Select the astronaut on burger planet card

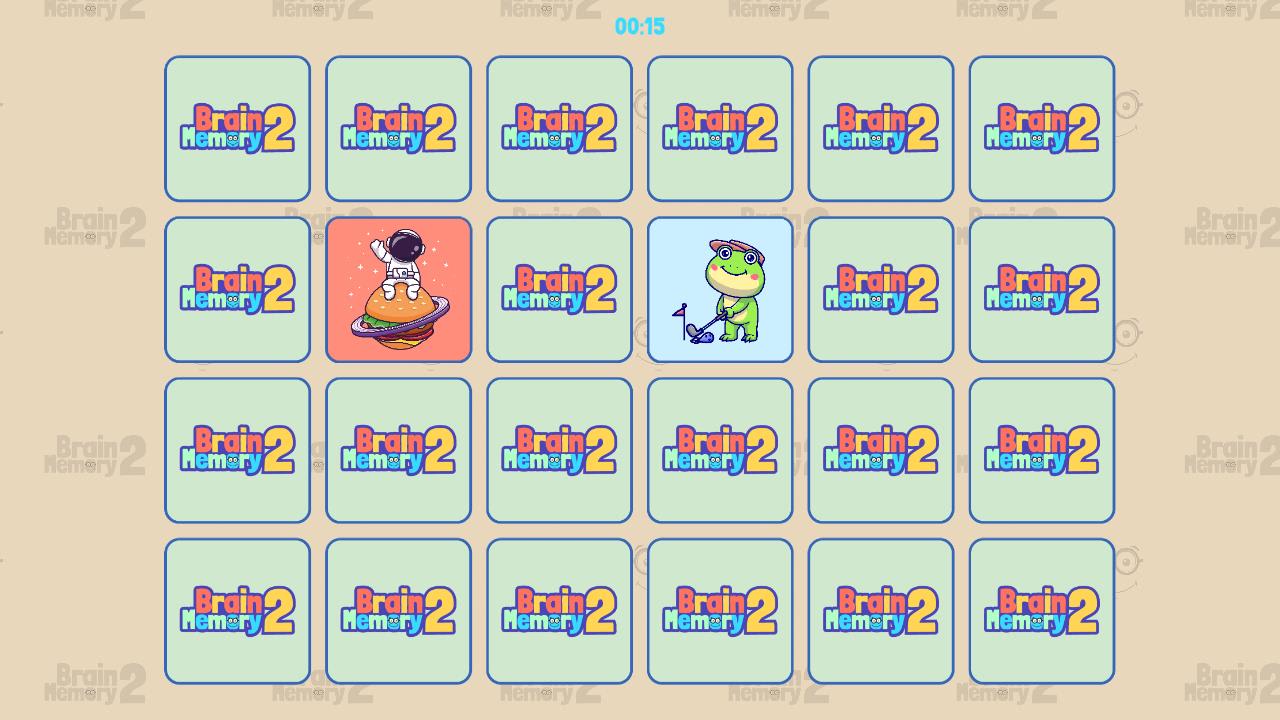398,289
